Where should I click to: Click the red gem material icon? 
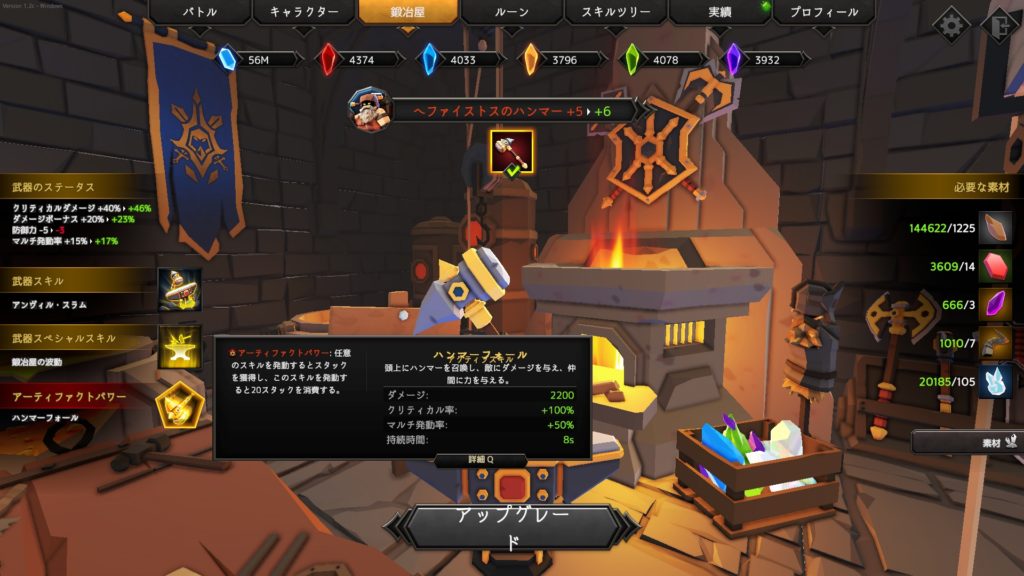pos(995,266)
